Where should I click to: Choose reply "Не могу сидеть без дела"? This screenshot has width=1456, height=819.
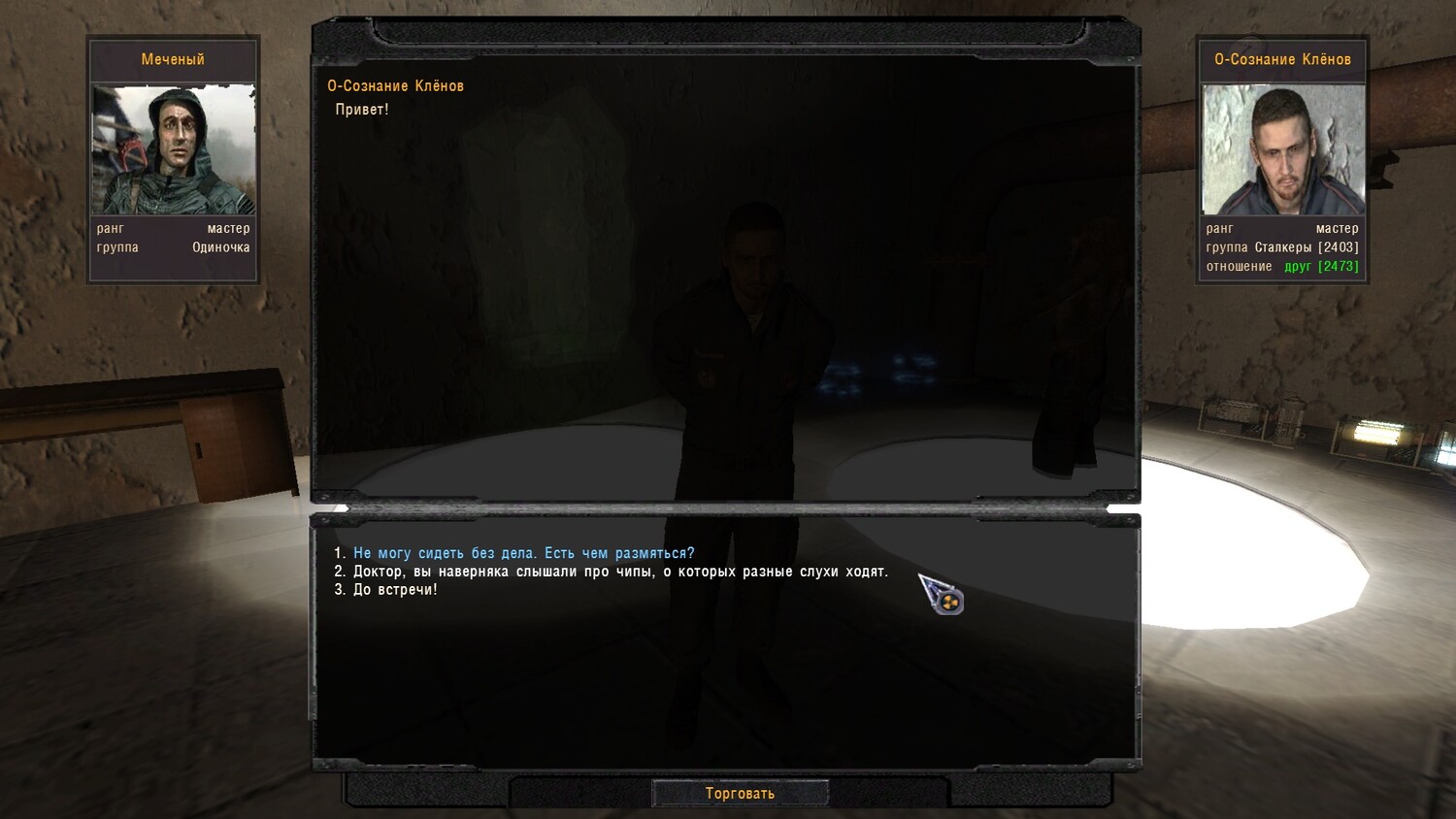pos(523,553)
